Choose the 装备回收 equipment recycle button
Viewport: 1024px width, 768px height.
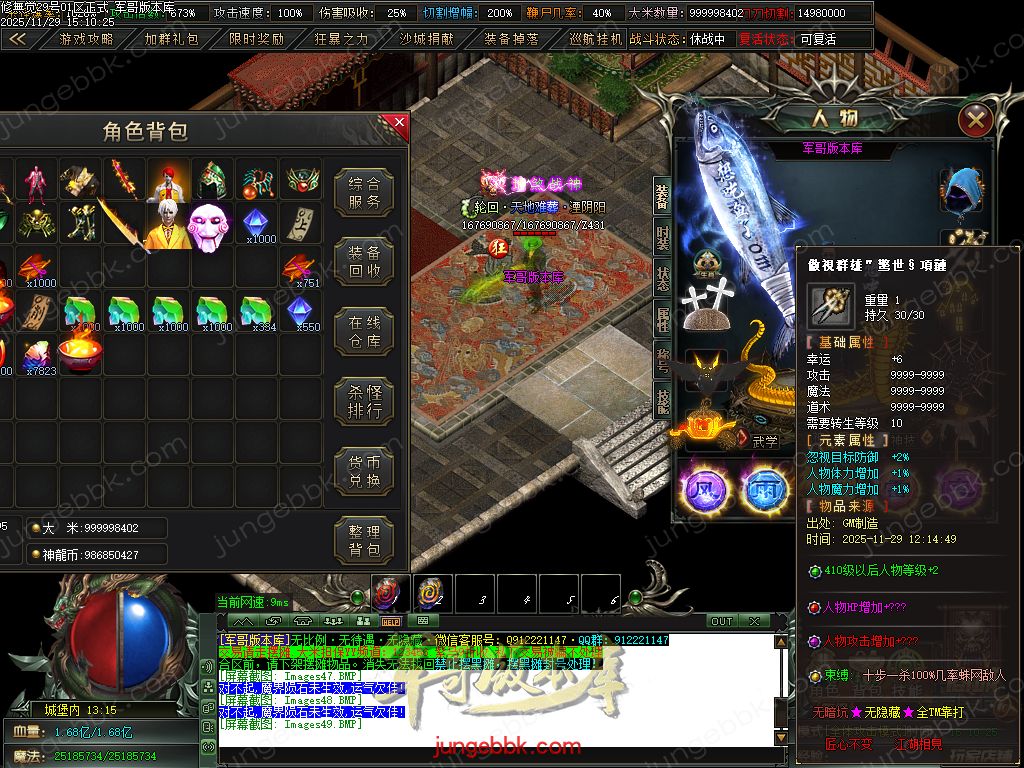364,262
